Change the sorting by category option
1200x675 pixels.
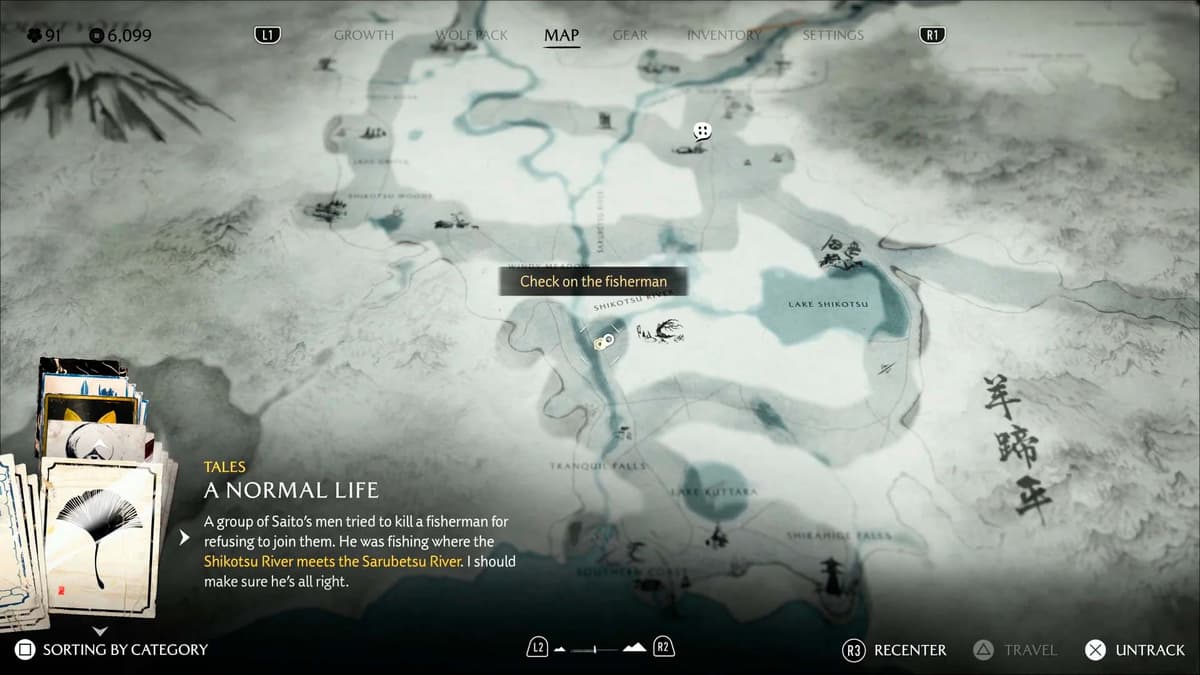pyautogui.click(x=112, y=650)
